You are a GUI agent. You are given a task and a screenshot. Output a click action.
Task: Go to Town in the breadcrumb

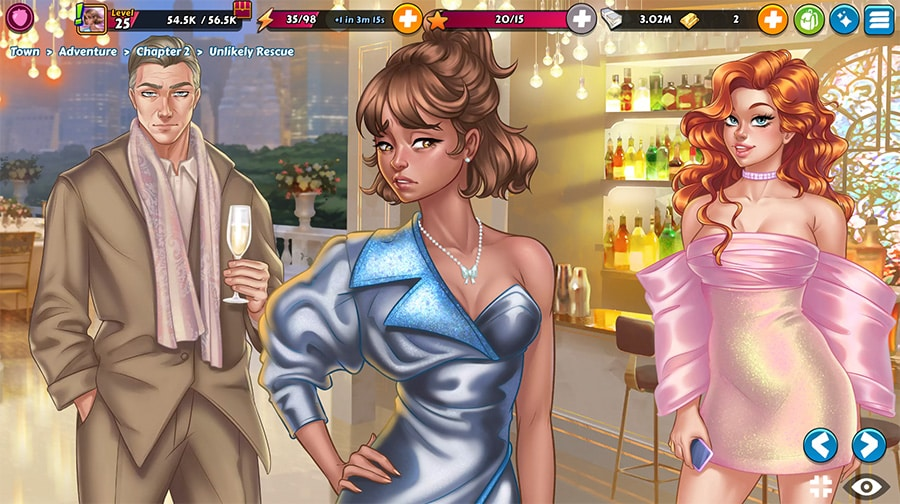pos(25,51)
